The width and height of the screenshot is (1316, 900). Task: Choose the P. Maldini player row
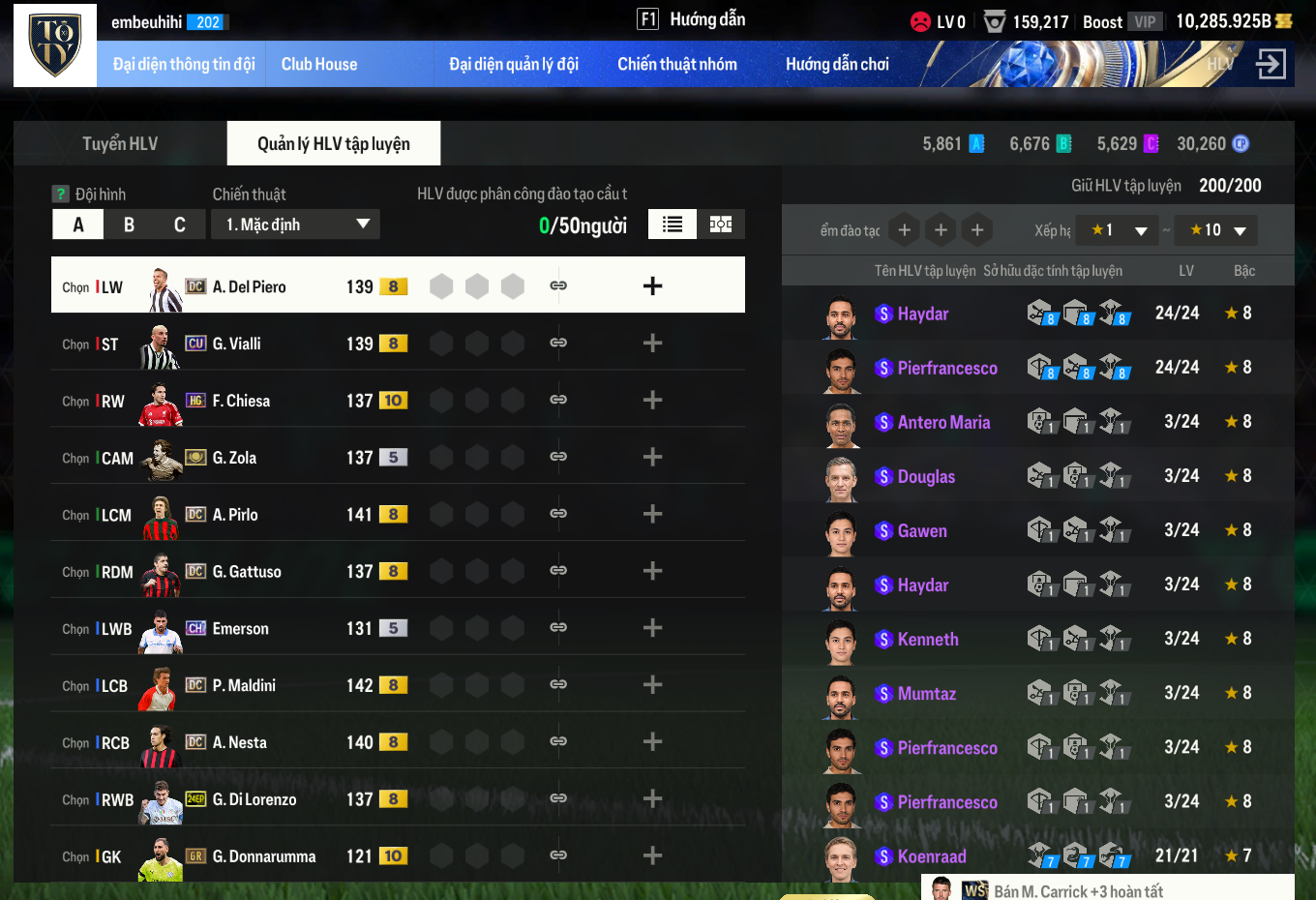coord(244,685)
